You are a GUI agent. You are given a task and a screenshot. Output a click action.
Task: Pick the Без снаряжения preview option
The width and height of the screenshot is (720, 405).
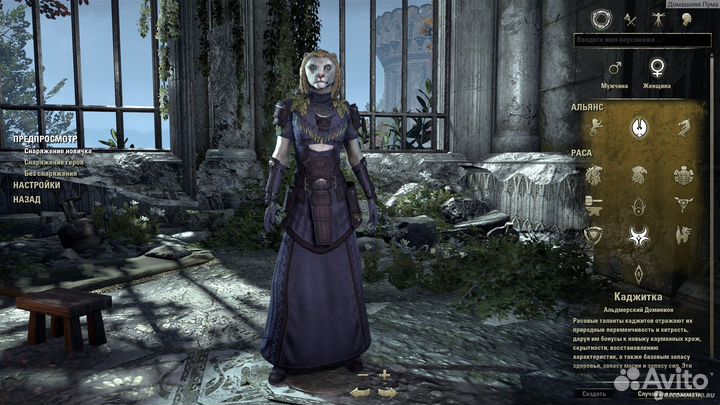point(51,173)
